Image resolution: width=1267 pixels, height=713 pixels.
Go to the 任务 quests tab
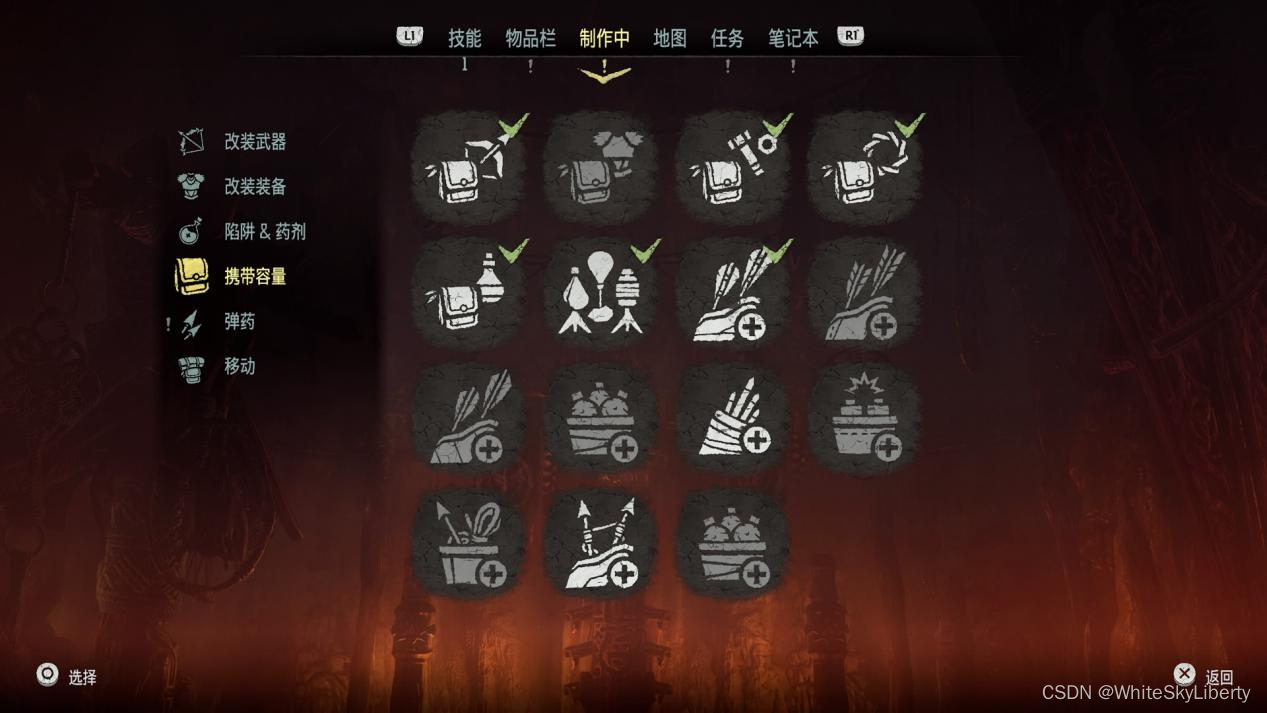pos(727,38)
